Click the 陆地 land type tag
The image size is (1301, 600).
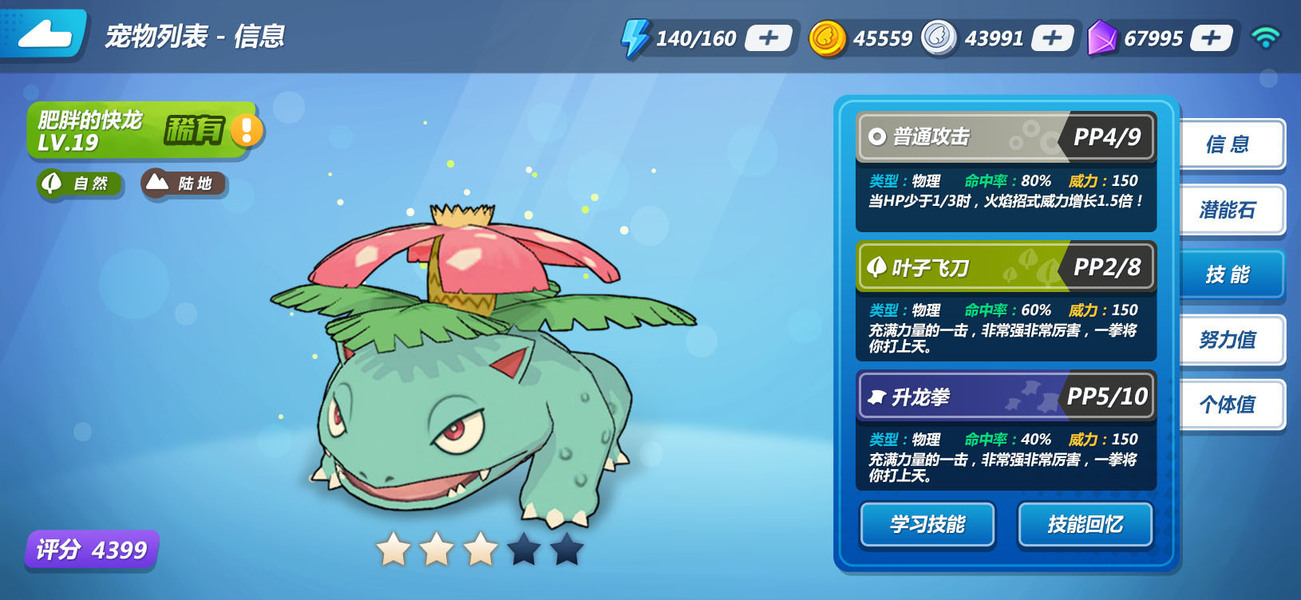pos(184,184)
